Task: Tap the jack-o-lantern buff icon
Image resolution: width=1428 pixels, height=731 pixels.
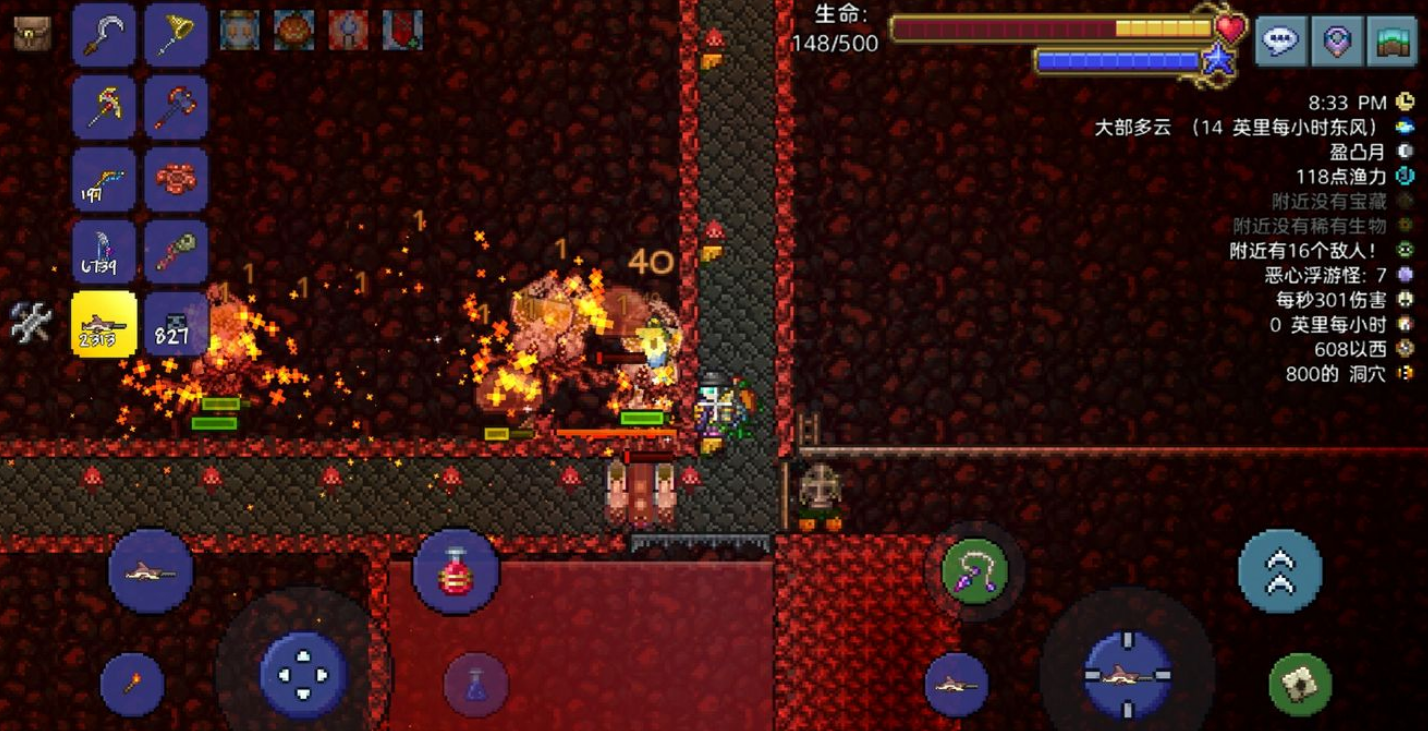Action: (x=294, y=30)
